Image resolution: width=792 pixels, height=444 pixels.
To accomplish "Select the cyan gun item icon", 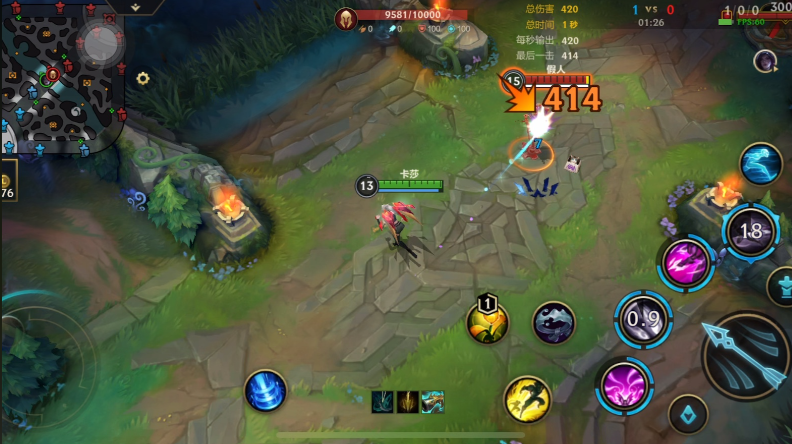I will pyautogui.click(x=433, y=402).
